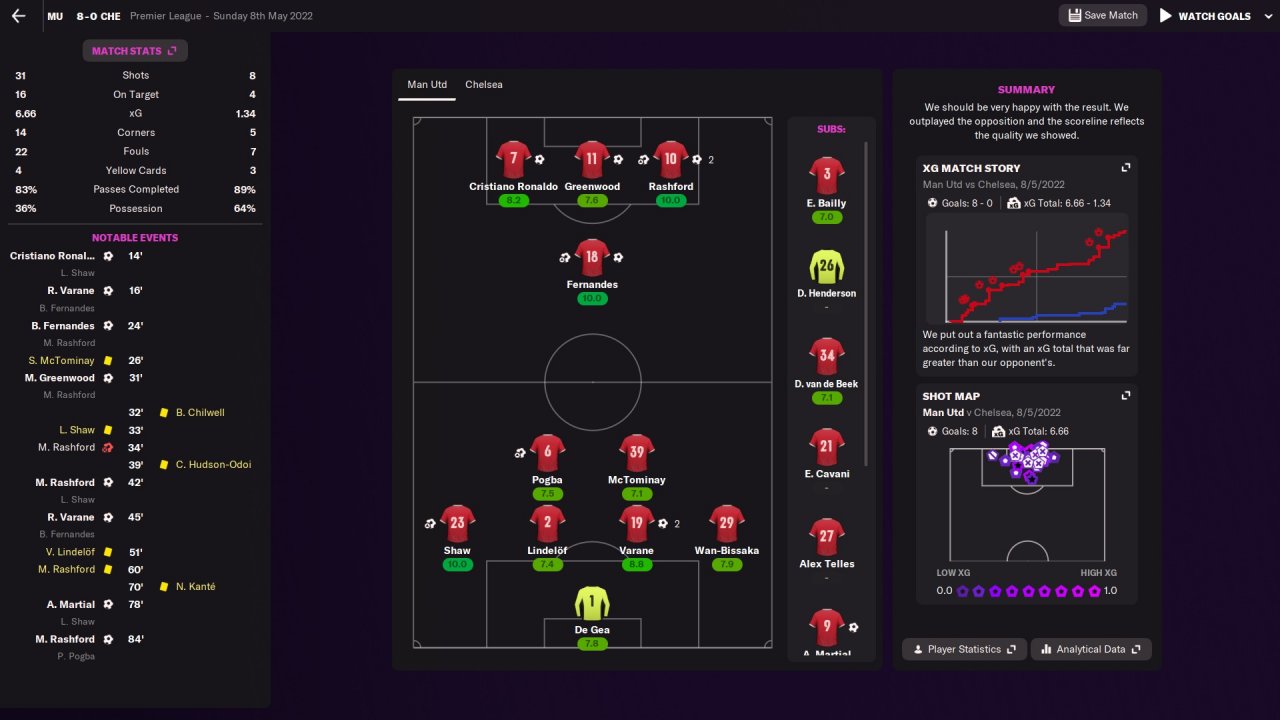The height and width of the screenshot is (720, 1280).
Task: Select substitute E. Cavani
Action: (826, 447)
